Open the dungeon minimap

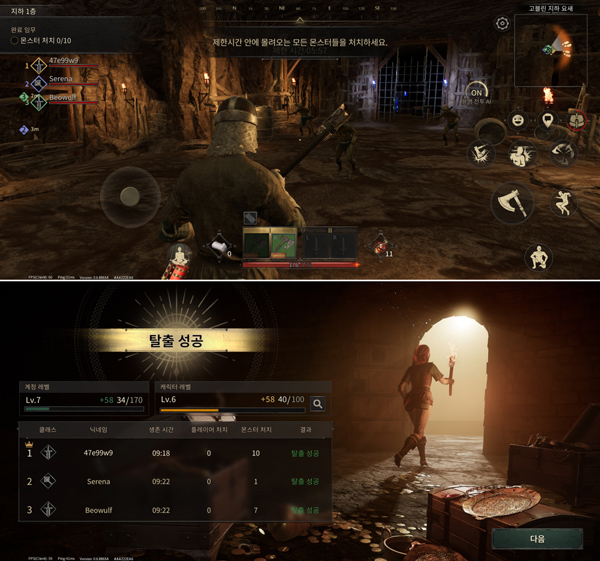tap(550, 49)
